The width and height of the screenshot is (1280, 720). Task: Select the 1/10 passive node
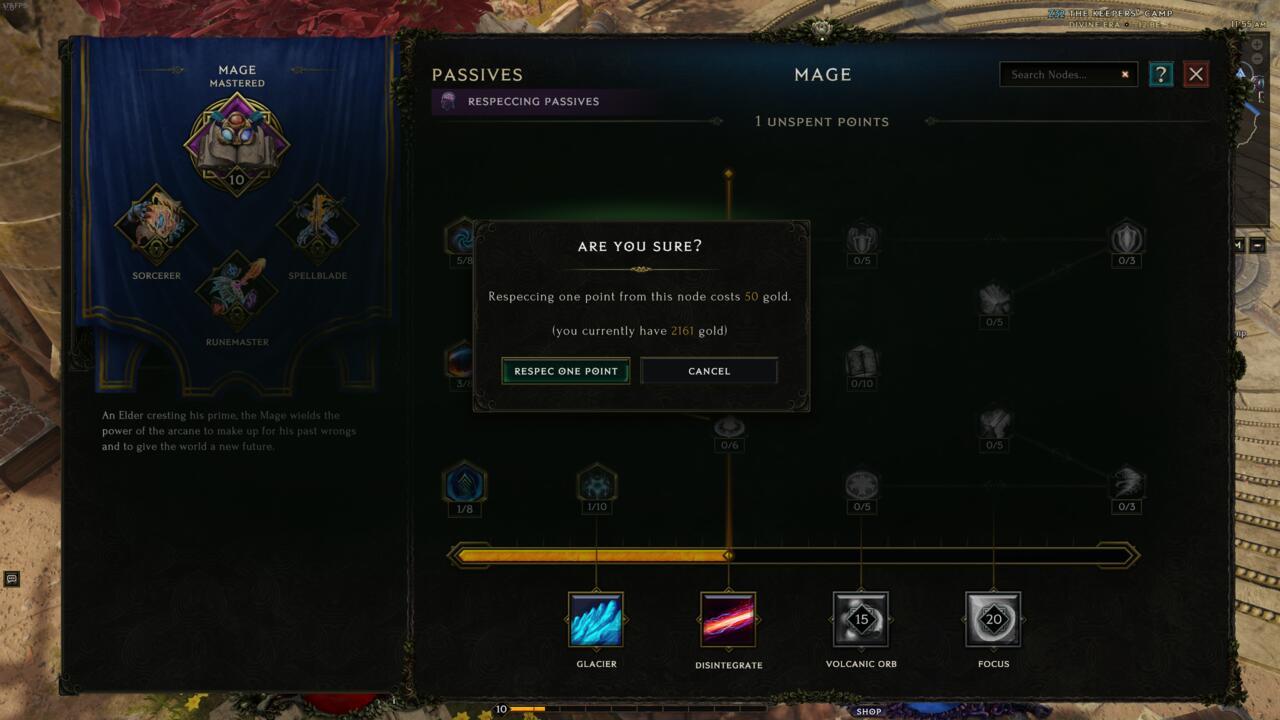[596, 485]
